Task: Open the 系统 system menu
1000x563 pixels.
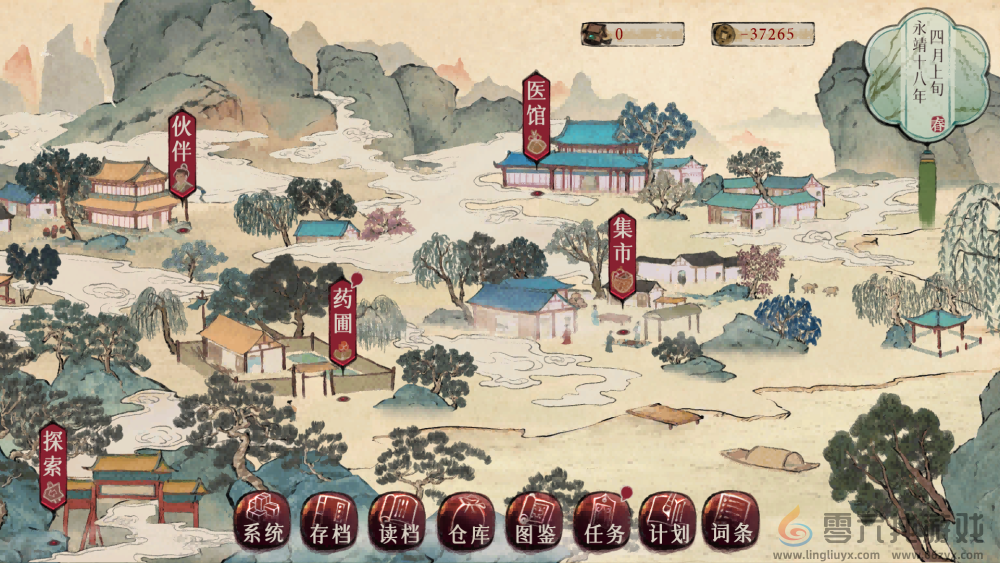Action: (x=263, y=521)
